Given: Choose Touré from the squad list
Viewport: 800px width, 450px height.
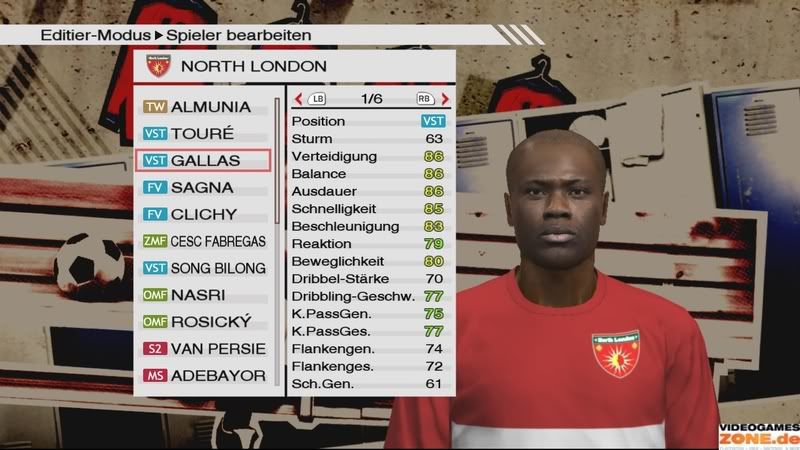Looking at the screenshot, I should click(x=205, y=134).
